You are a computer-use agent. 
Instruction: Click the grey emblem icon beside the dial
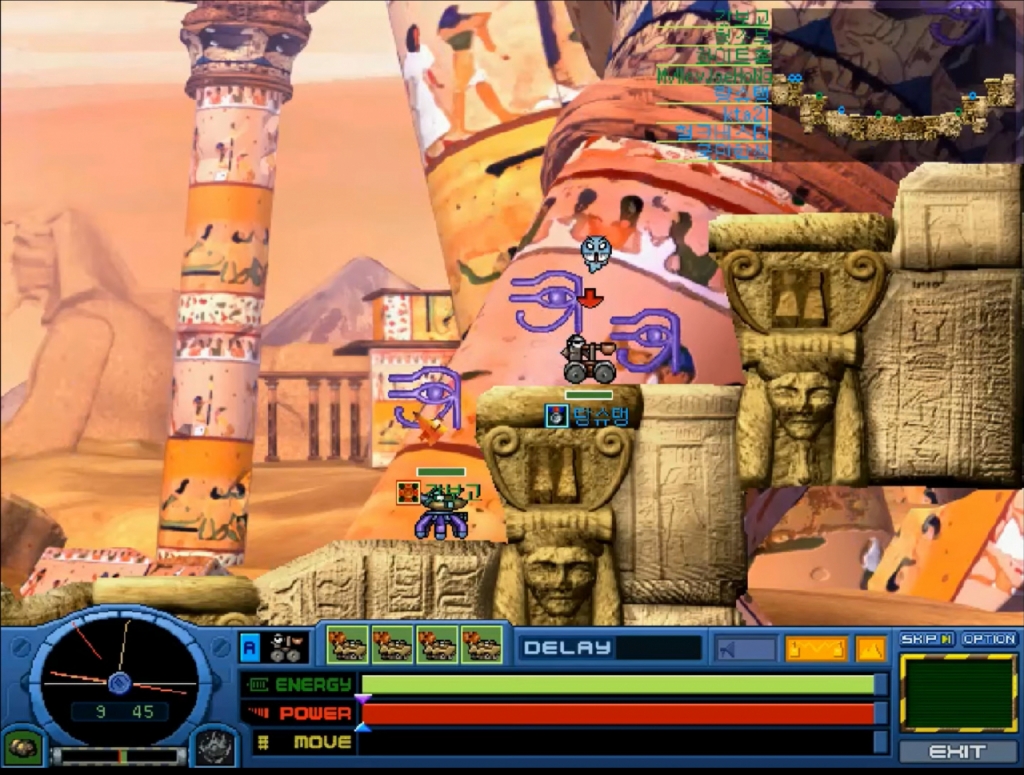tap(213, 747)
